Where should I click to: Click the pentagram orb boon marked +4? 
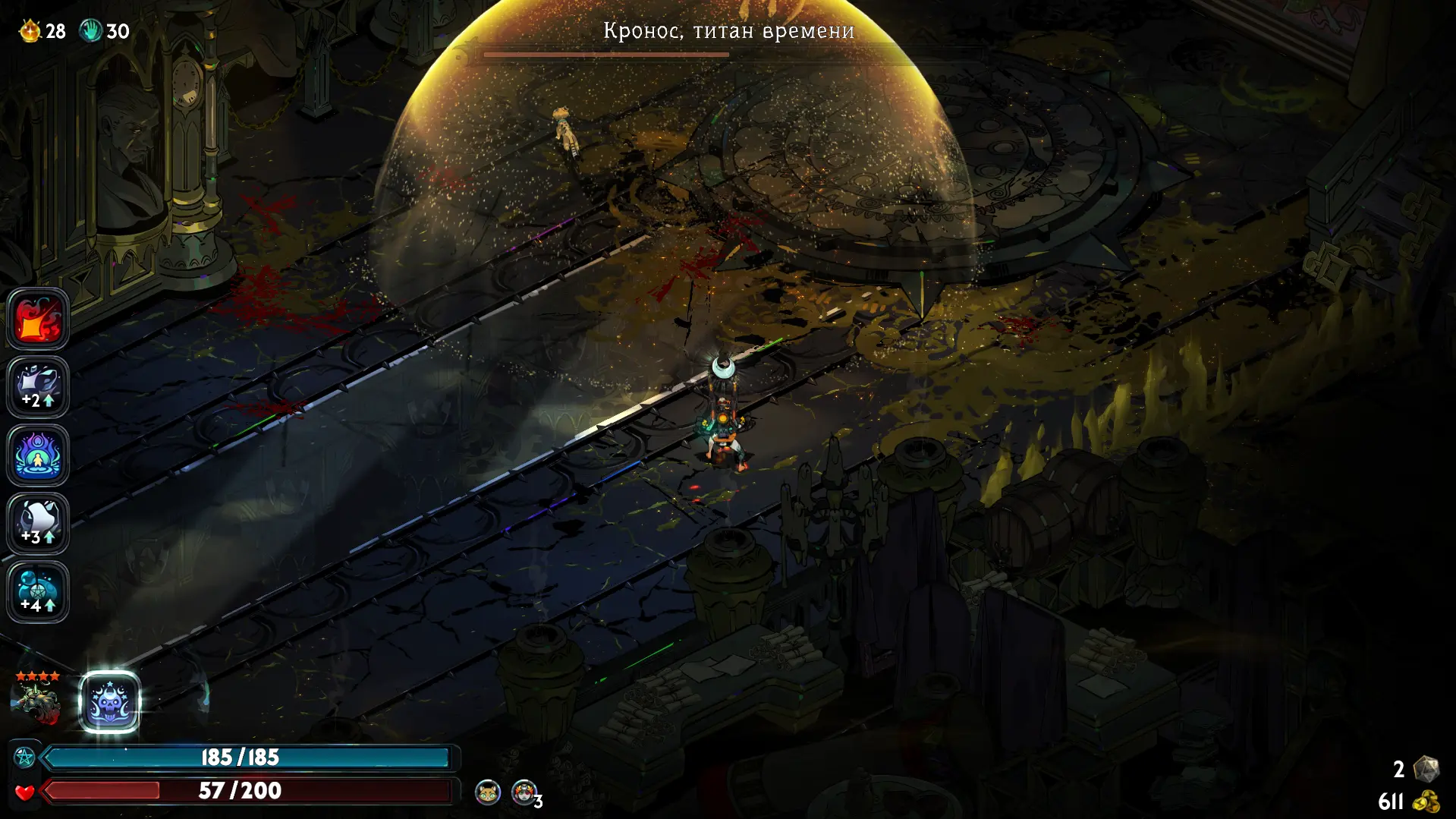click(38, 592)
